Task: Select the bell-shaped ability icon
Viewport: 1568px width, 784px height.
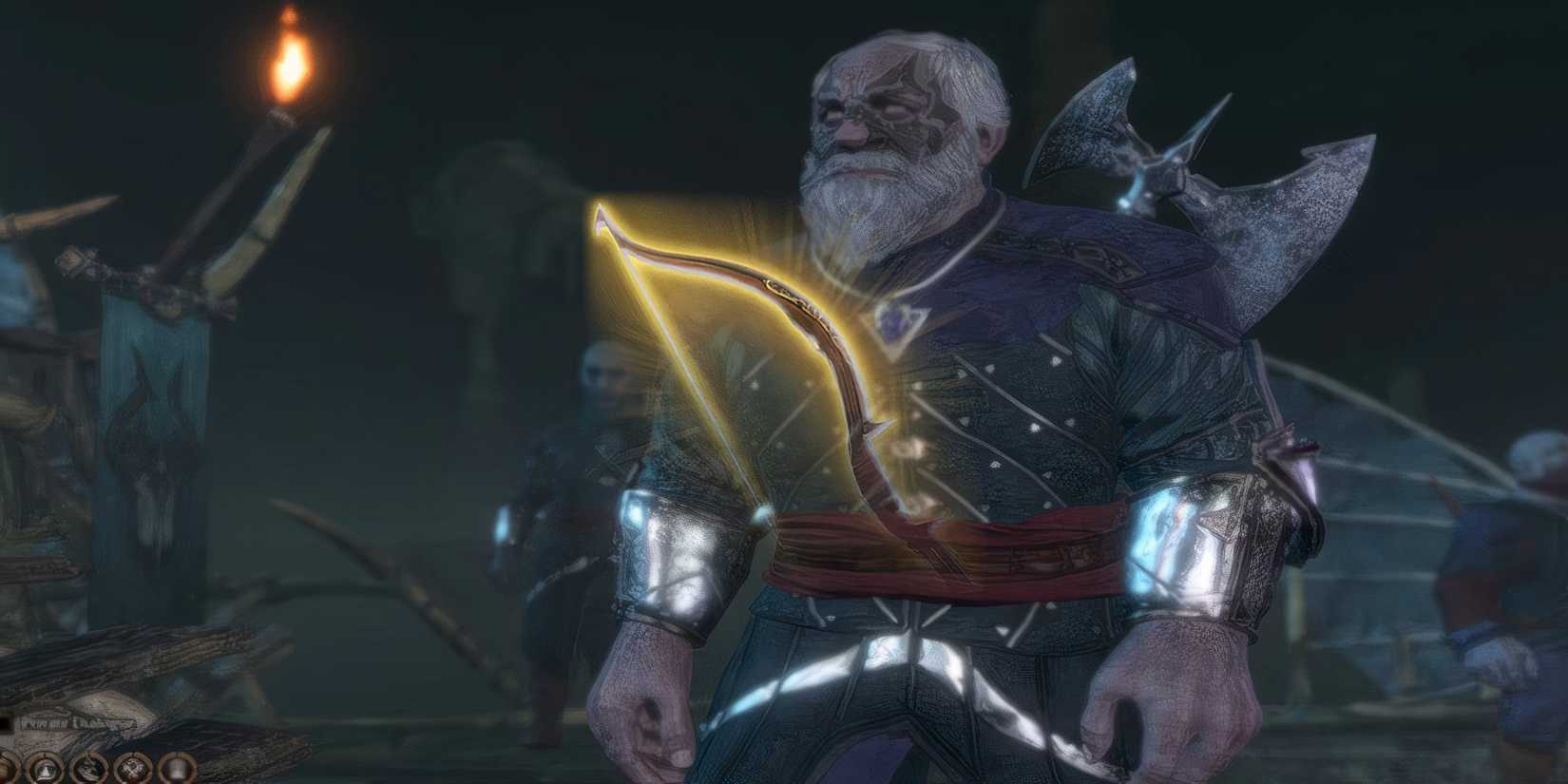Action: (x=178, y=770)
